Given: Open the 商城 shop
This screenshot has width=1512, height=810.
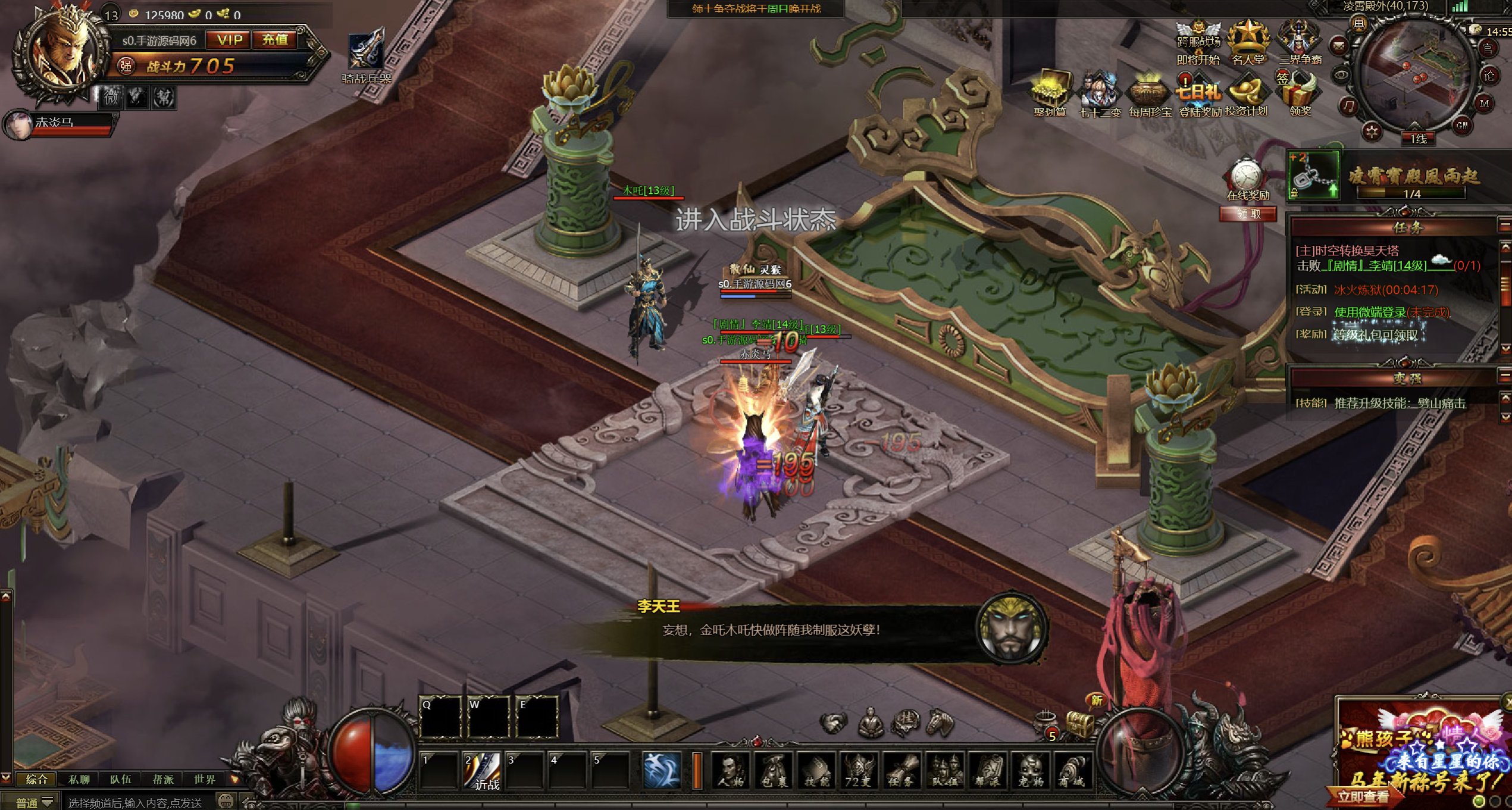Looking at the screenshot, I should (x=1073, y=771).
